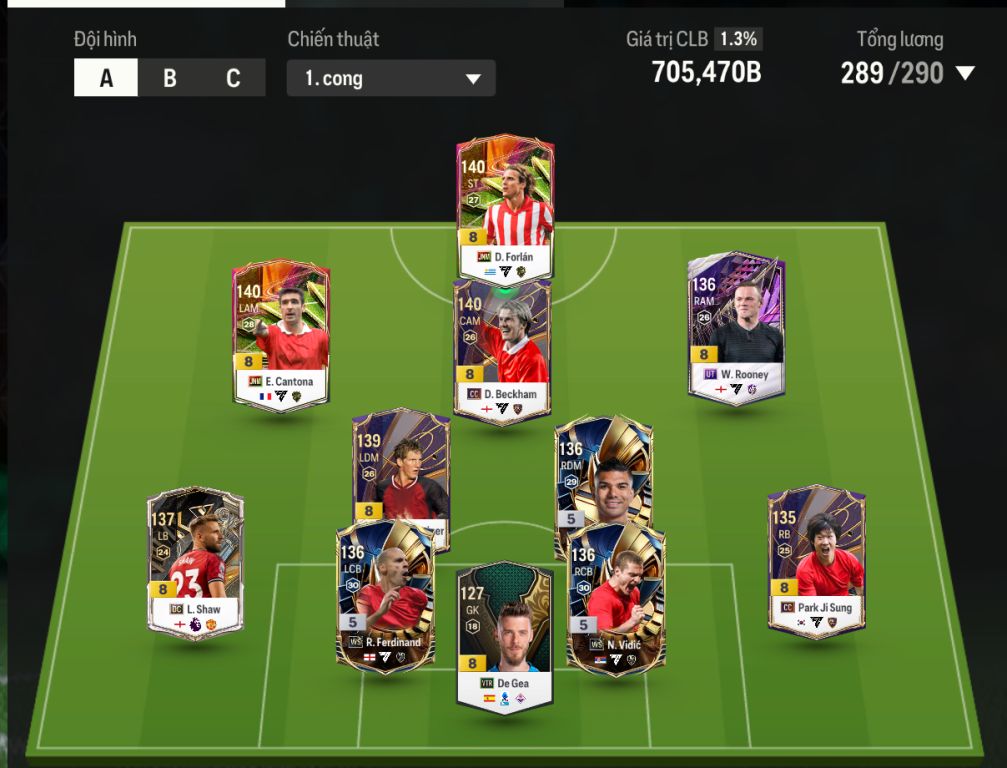1007x768 pixels.
Task: Switch to squad tab A
Action: 106,78
